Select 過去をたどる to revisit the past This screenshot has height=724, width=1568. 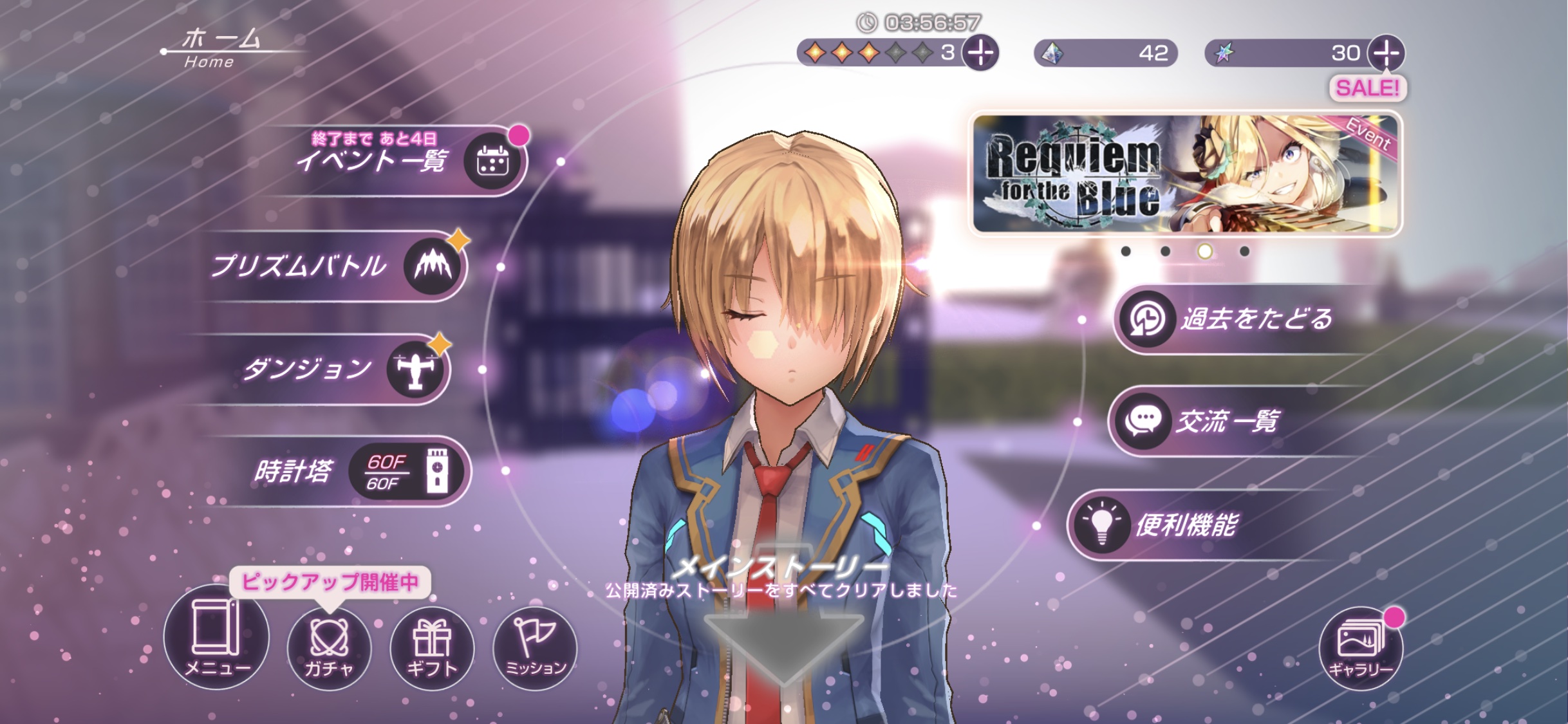(x=1236, y=319)
